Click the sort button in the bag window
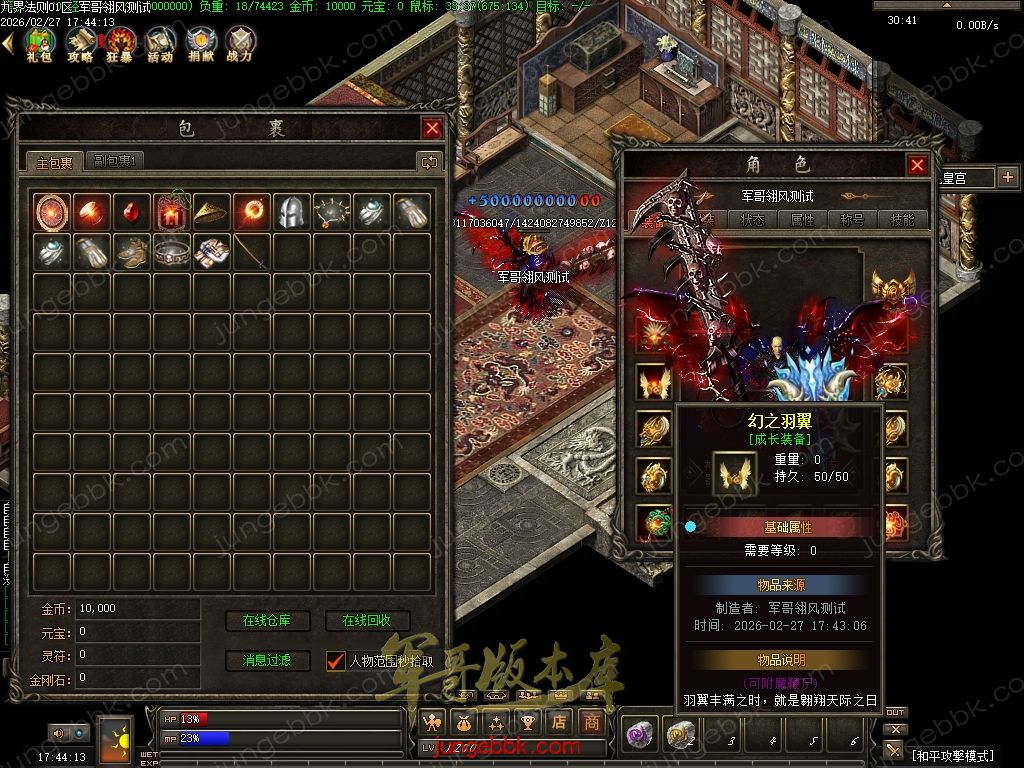This screenshot has width=1024, height=768. (x=429, y=161)
